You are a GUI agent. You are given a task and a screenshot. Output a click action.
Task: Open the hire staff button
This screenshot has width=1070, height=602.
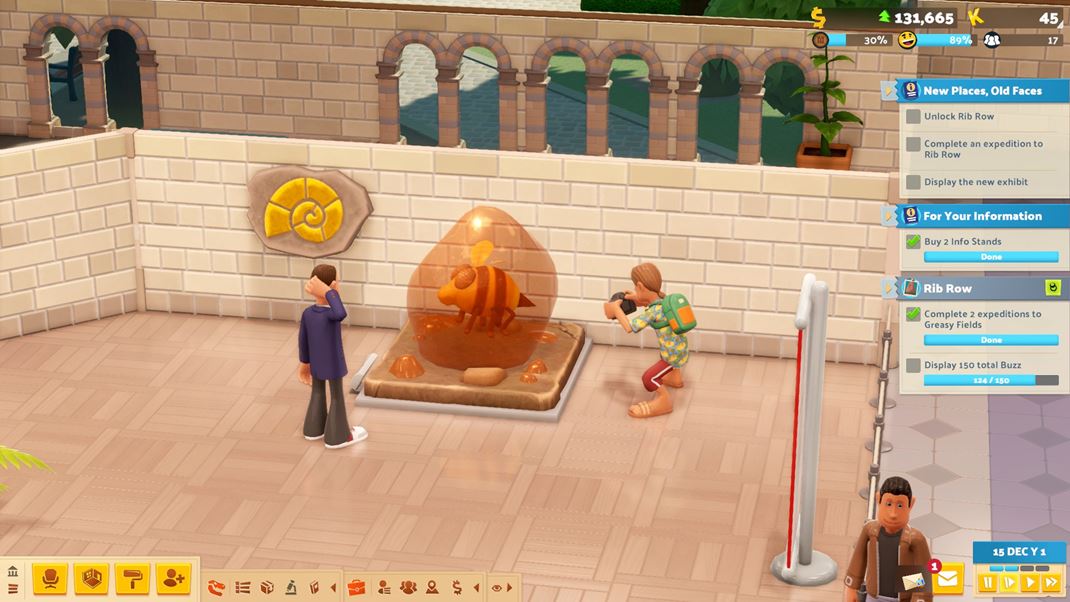coord(173,578)
